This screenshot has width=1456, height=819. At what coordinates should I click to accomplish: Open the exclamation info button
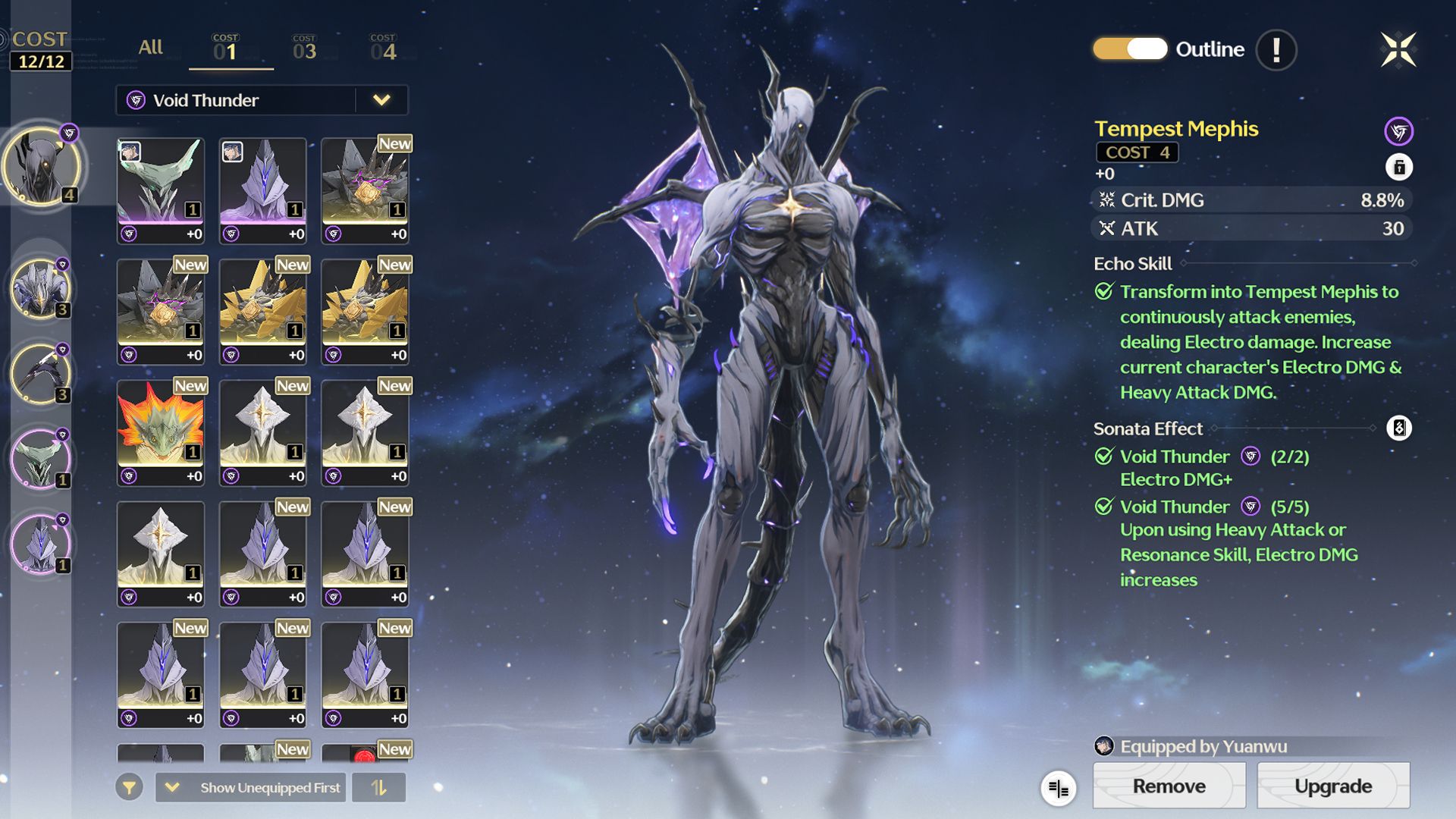pyautogui.click(x=1276, y=50)
